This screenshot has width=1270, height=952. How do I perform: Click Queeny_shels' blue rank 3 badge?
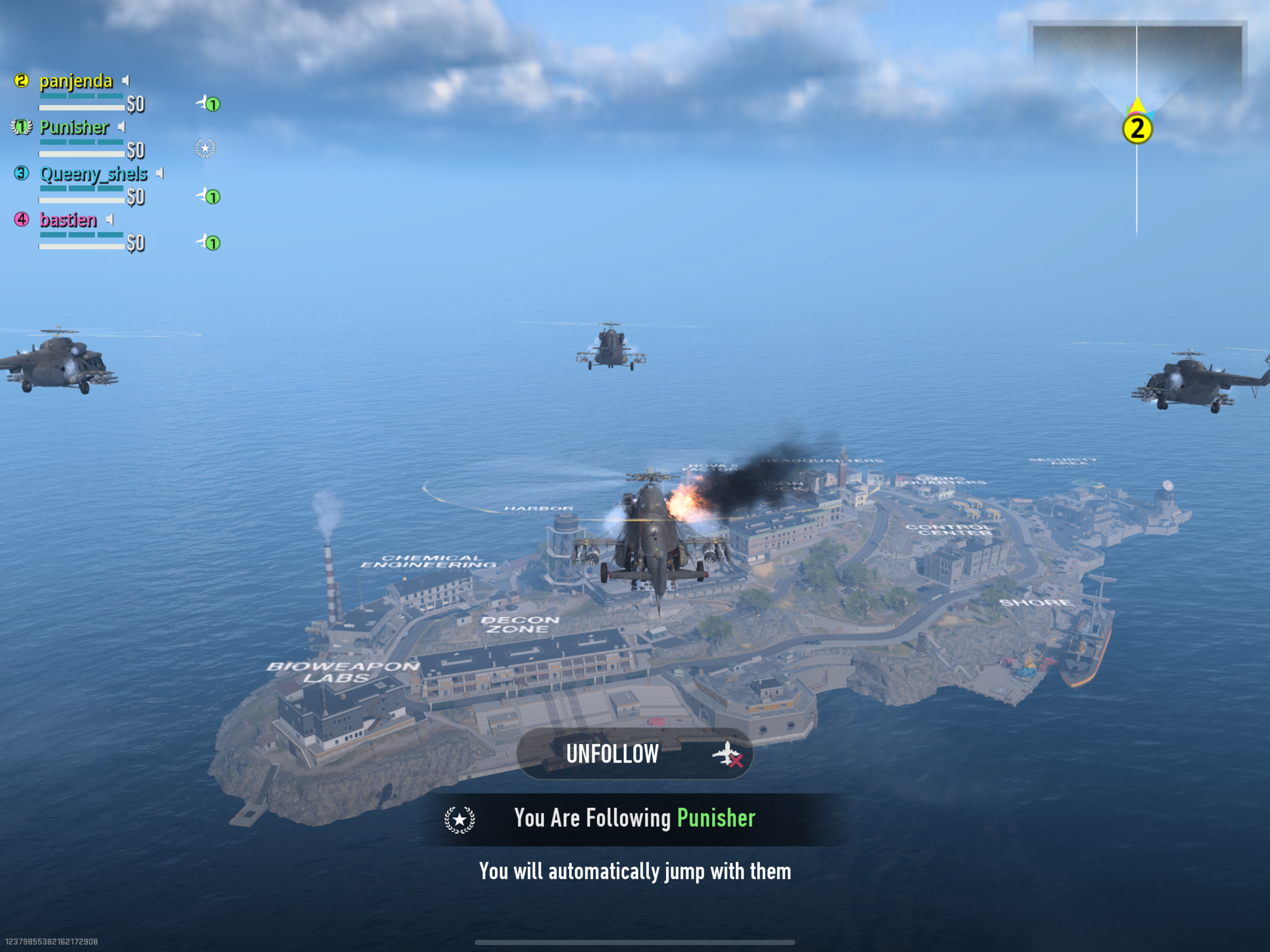[22, 173]
